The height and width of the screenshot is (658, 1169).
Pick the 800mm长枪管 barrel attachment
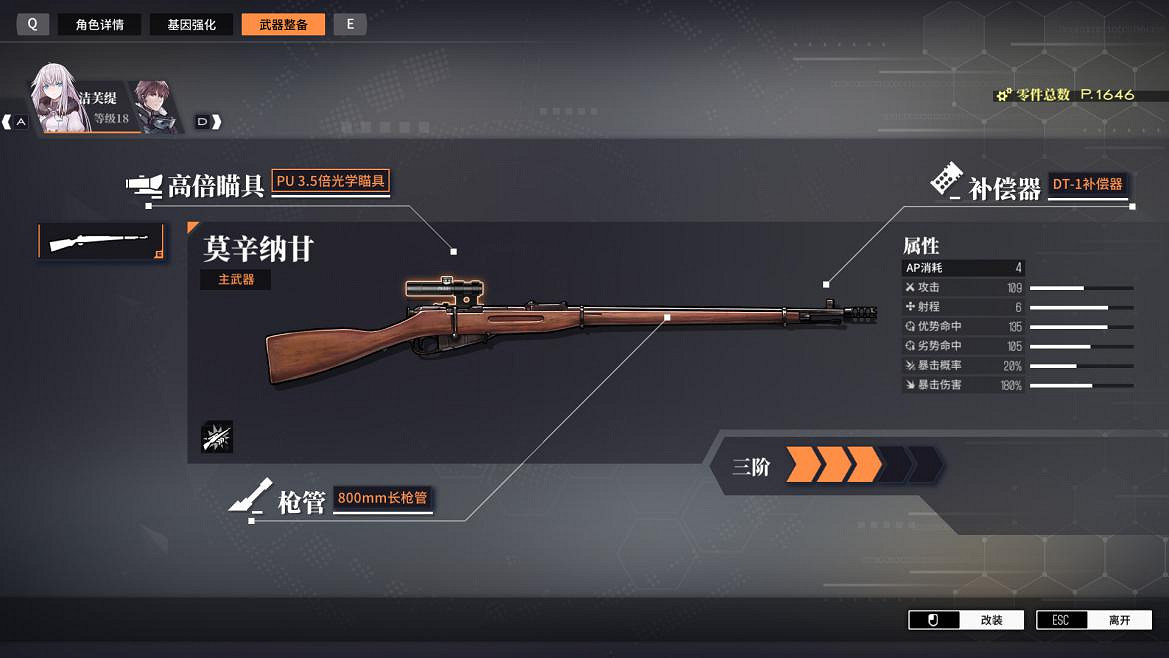383,498
